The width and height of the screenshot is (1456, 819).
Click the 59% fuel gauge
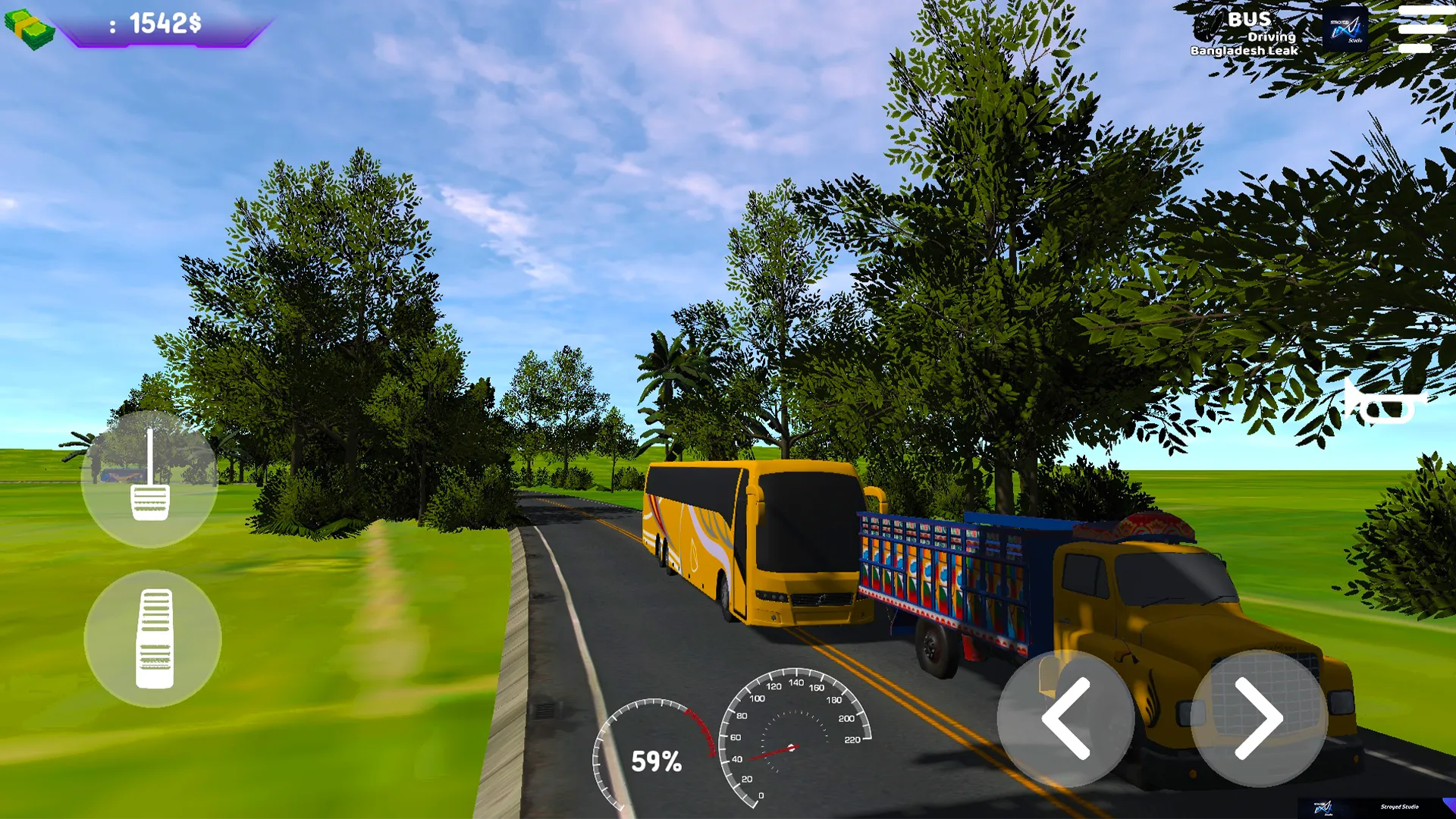point(656,758)
